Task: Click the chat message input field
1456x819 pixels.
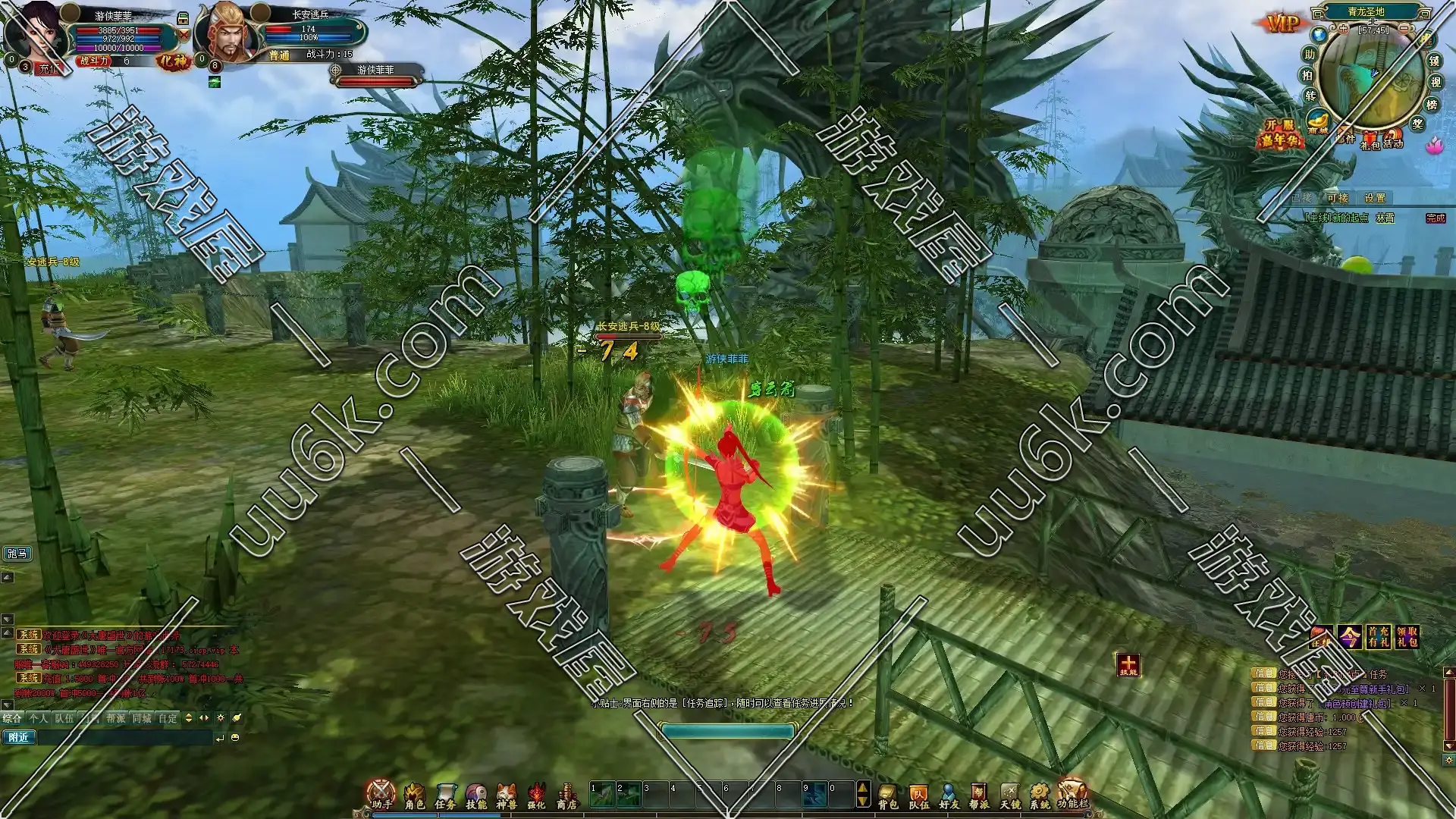Action: (x=125, y=738)
